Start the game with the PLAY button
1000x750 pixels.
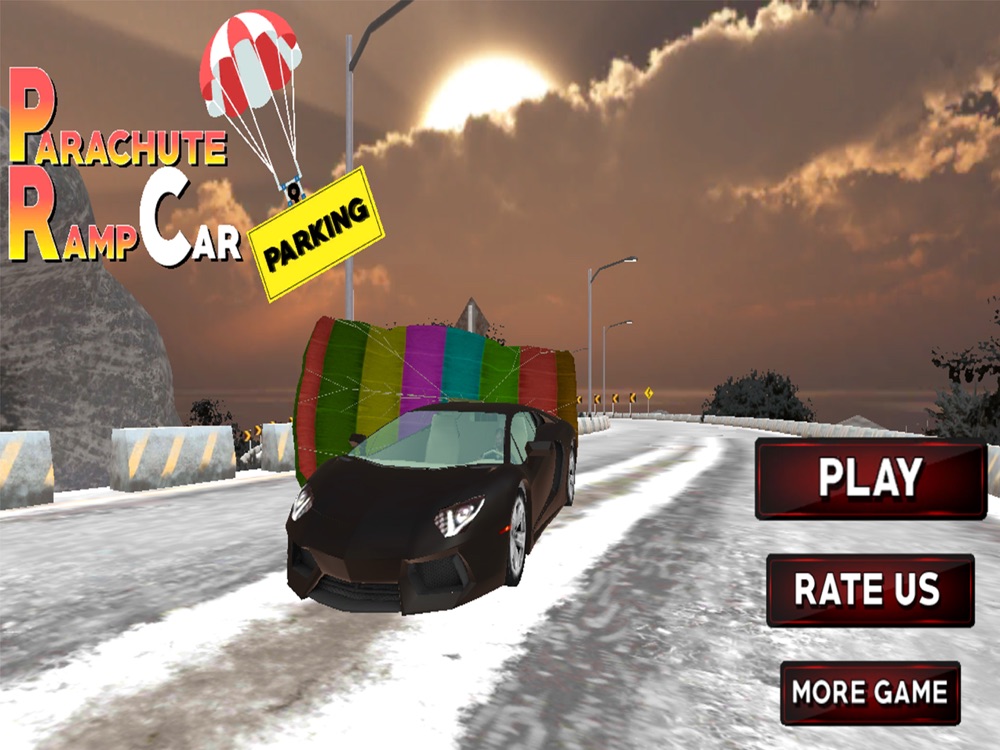click(x=870, y=478)
